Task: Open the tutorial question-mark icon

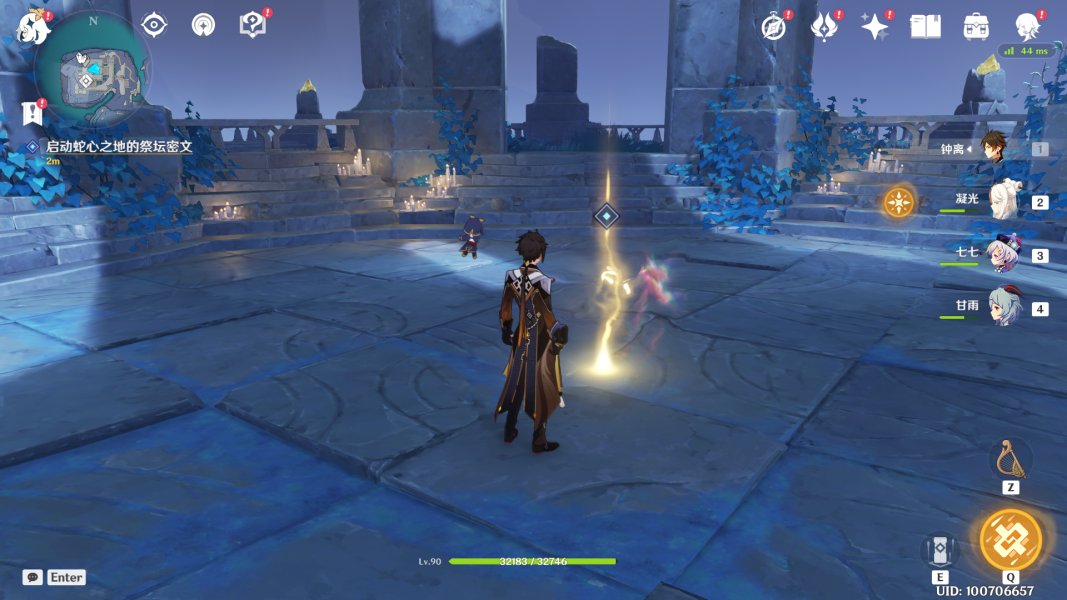Action: (253, 25)
